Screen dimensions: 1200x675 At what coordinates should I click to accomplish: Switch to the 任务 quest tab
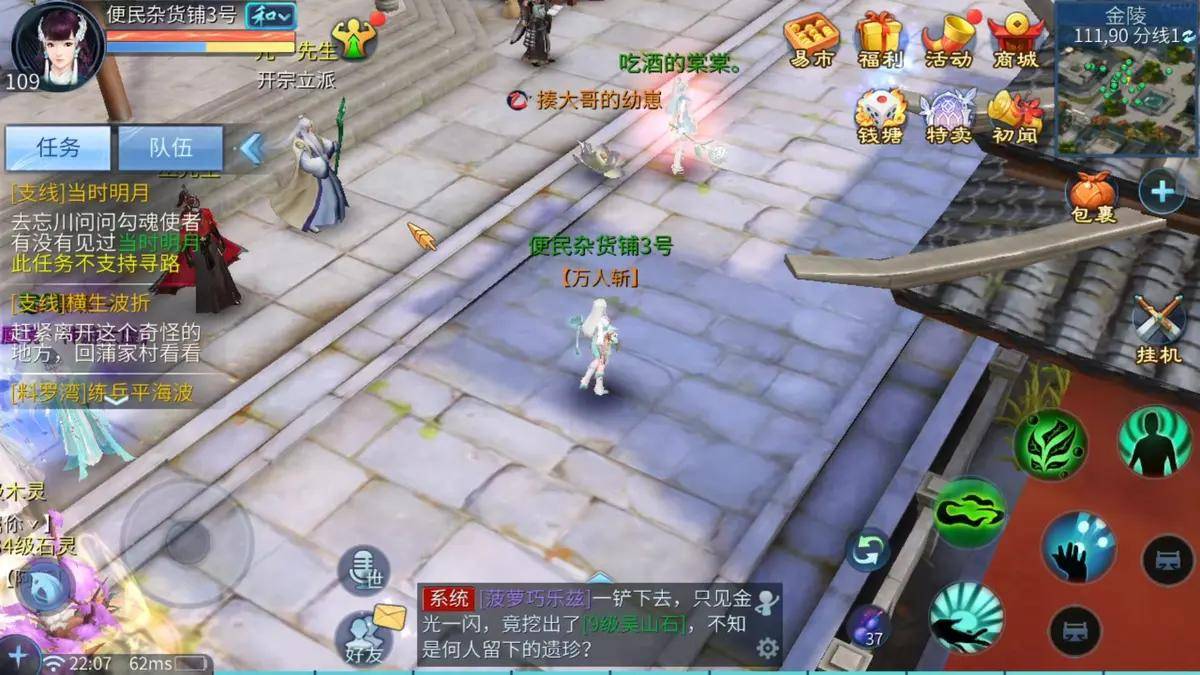(x=58, y=148)
